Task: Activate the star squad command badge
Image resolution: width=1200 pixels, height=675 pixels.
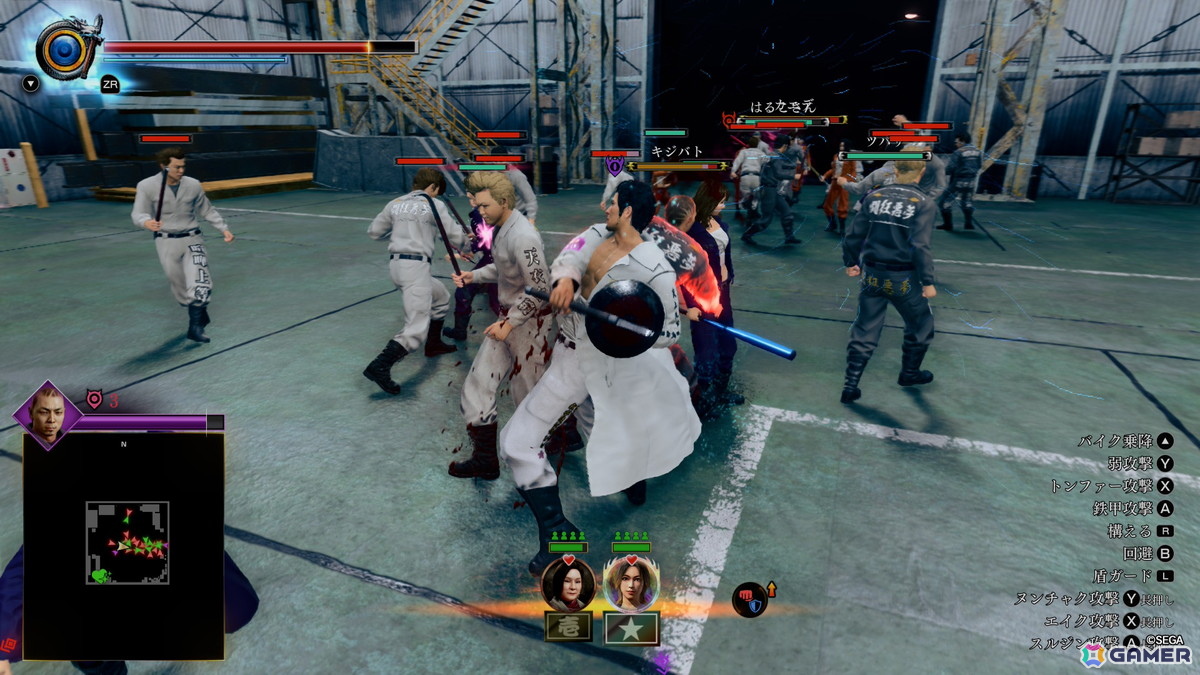Action: click(632, 628)
